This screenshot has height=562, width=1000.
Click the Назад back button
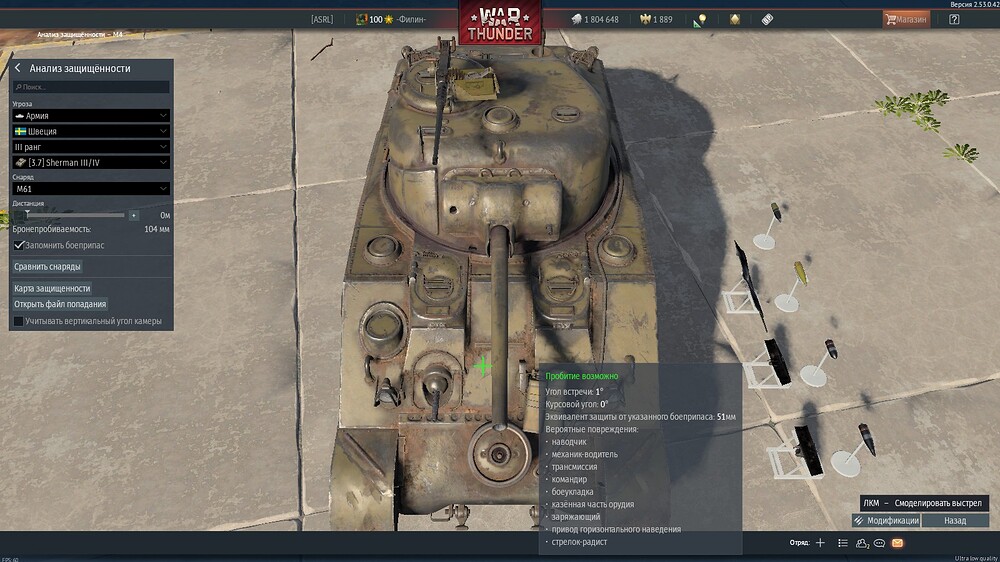point(955,521)
